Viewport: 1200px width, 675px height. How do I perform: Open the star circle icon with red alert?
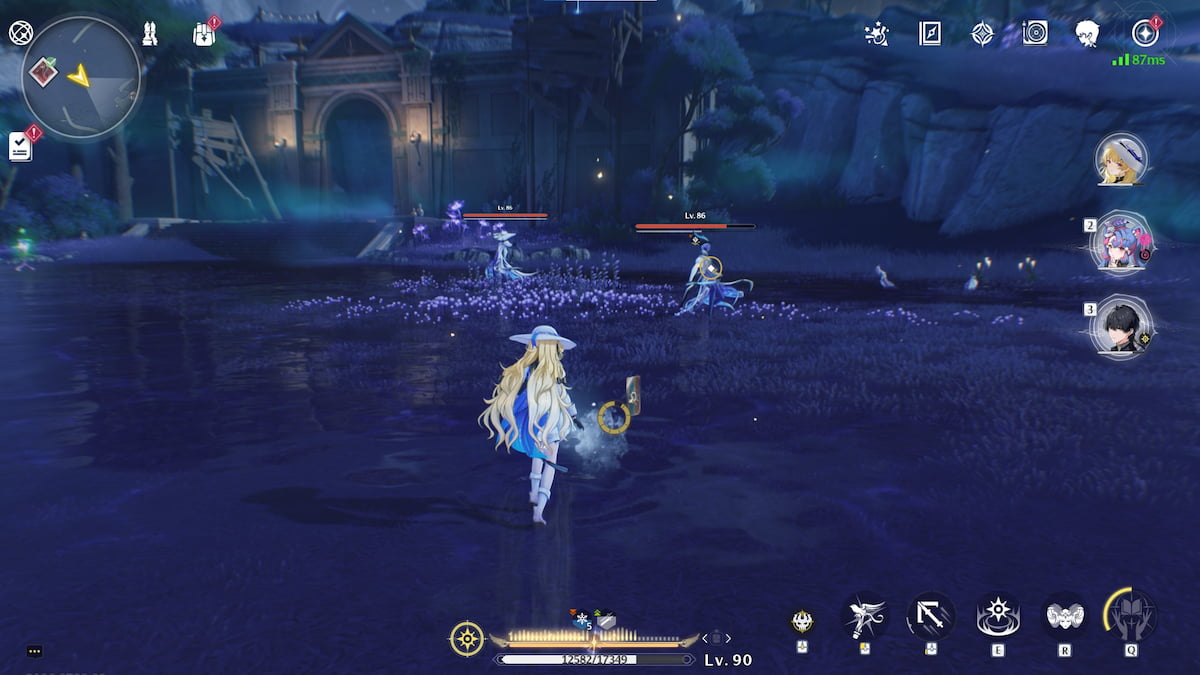pos(1145,34)
